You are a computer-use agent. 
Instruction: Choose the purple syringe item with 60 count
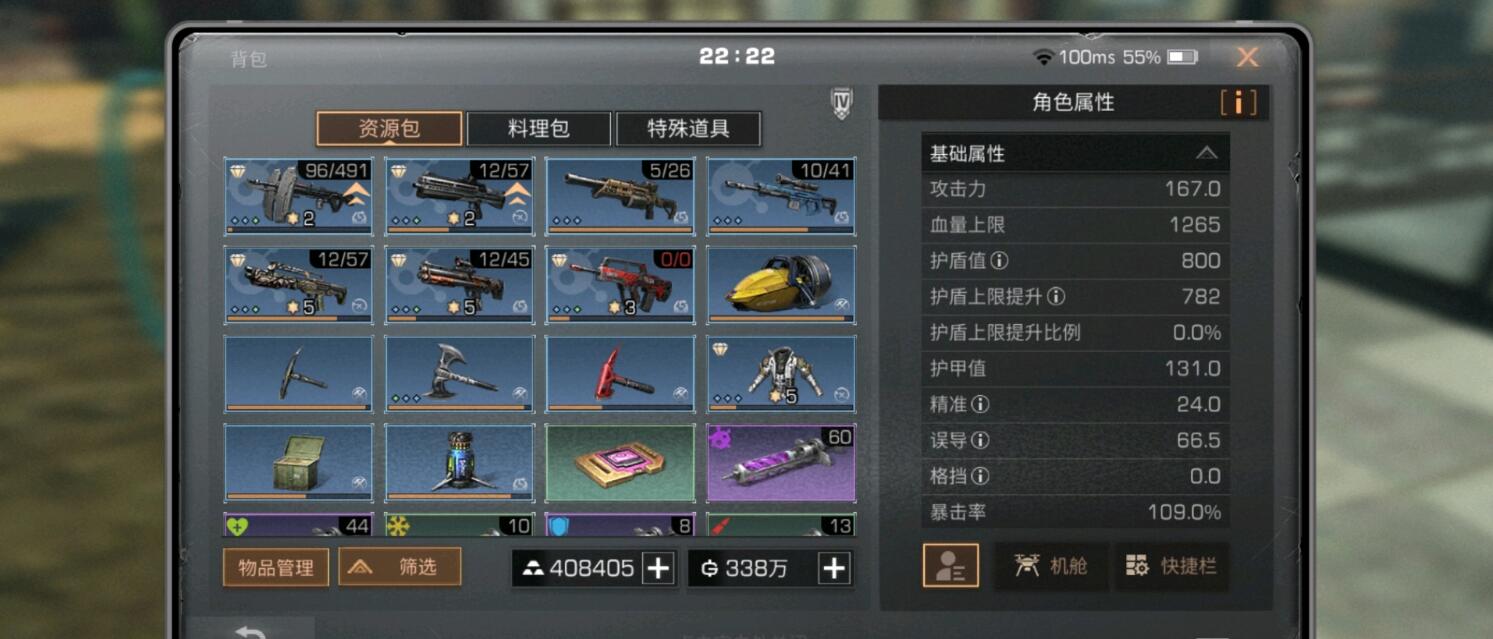coord(781,463)
